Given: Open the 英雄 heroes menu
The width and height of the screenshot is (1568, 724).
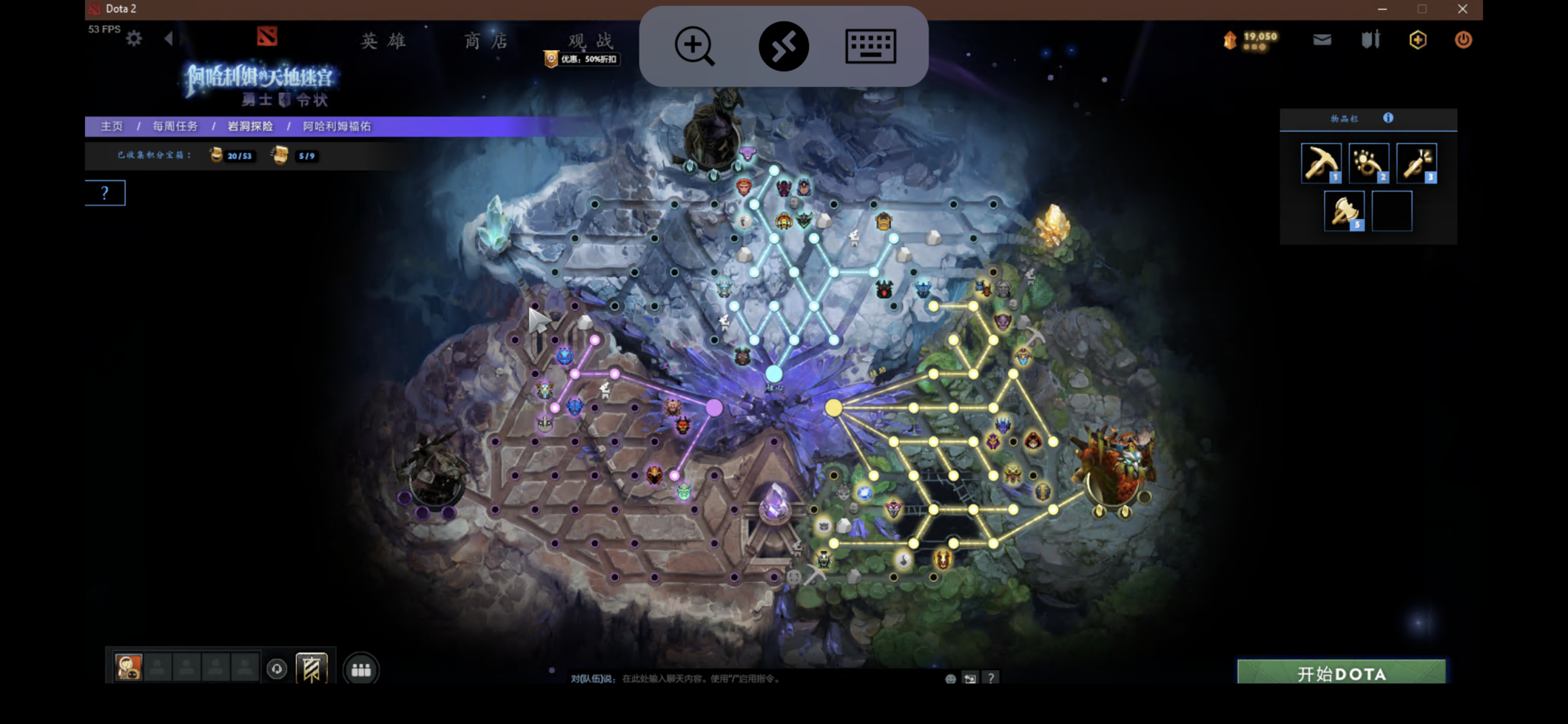Looking at the screenshot, I should [383, 41].
